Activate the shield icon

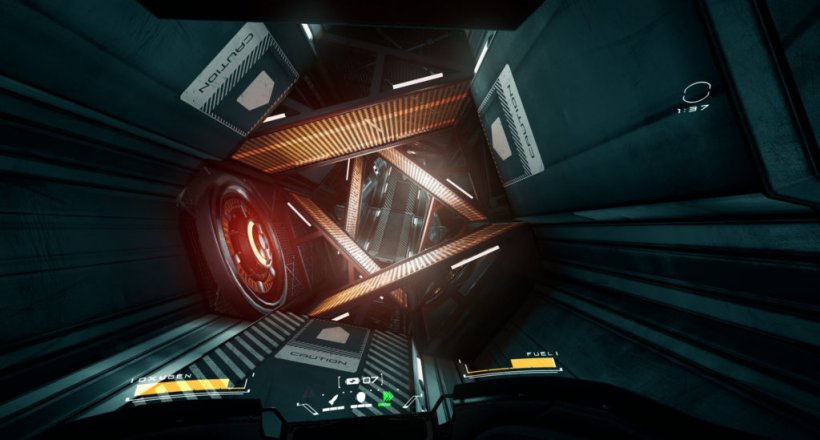click(361, 396)
